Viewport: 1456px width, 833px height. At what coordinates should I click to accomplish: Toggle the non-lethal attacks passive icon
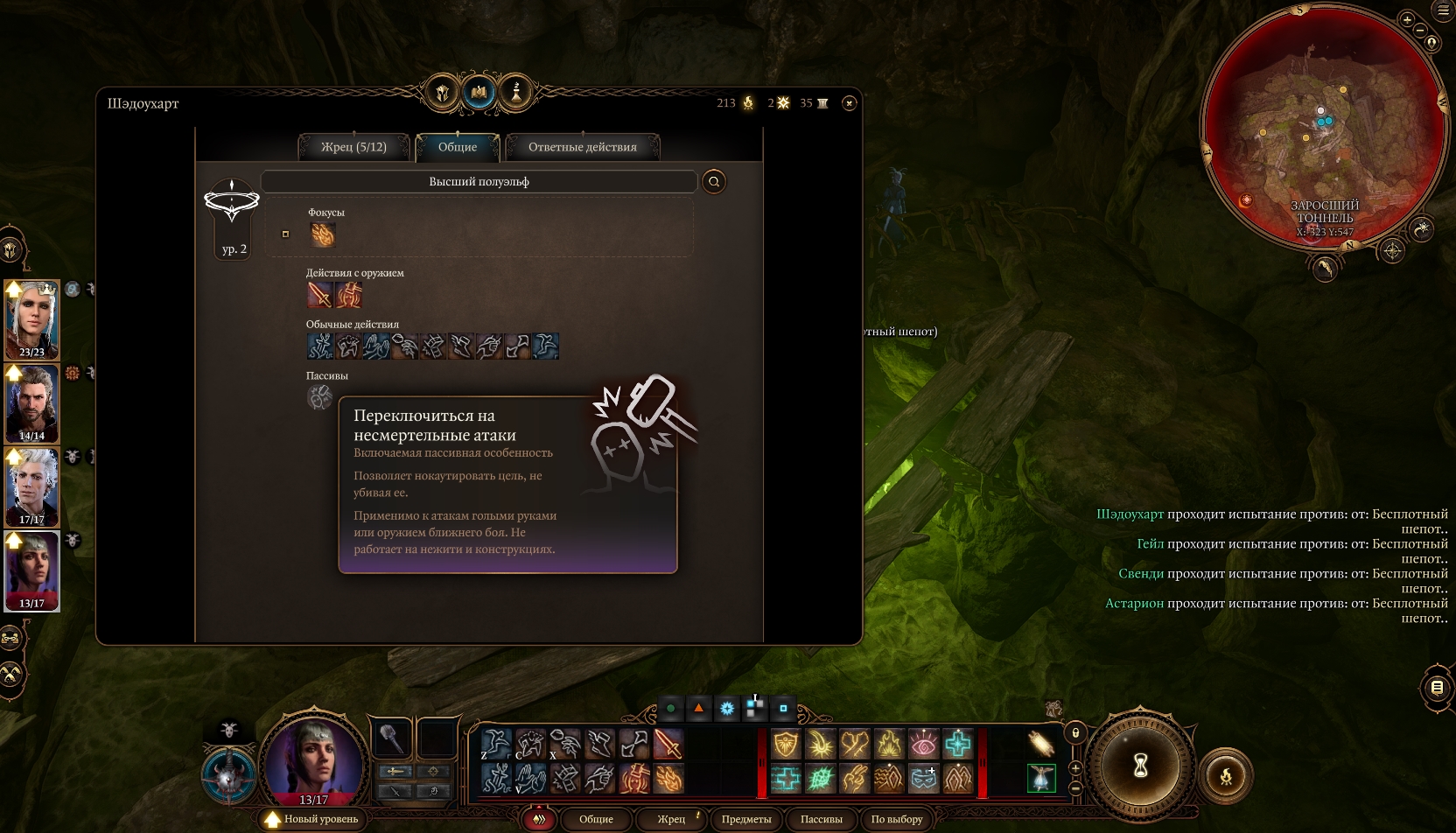[x=319, y=398]
